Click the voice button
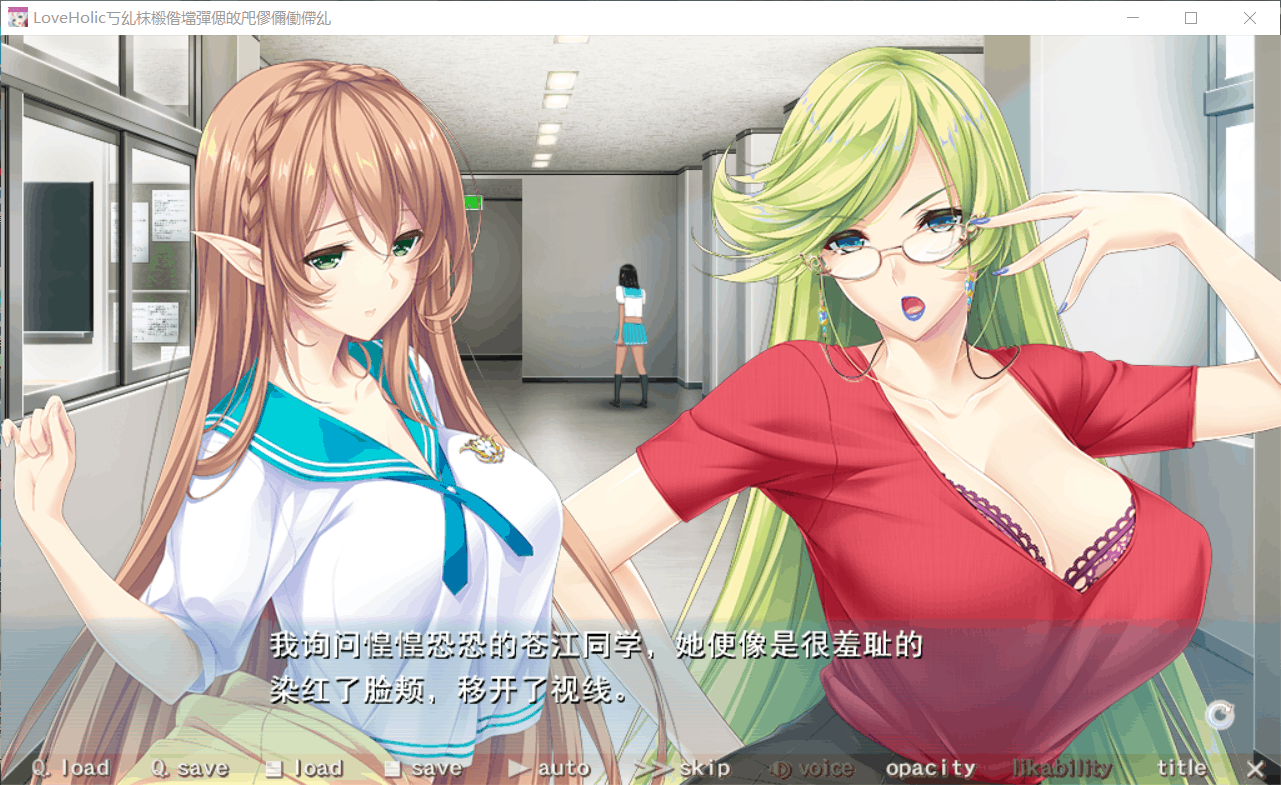The width and height of the screenshot is (1281, 785). tap(812, 768)
